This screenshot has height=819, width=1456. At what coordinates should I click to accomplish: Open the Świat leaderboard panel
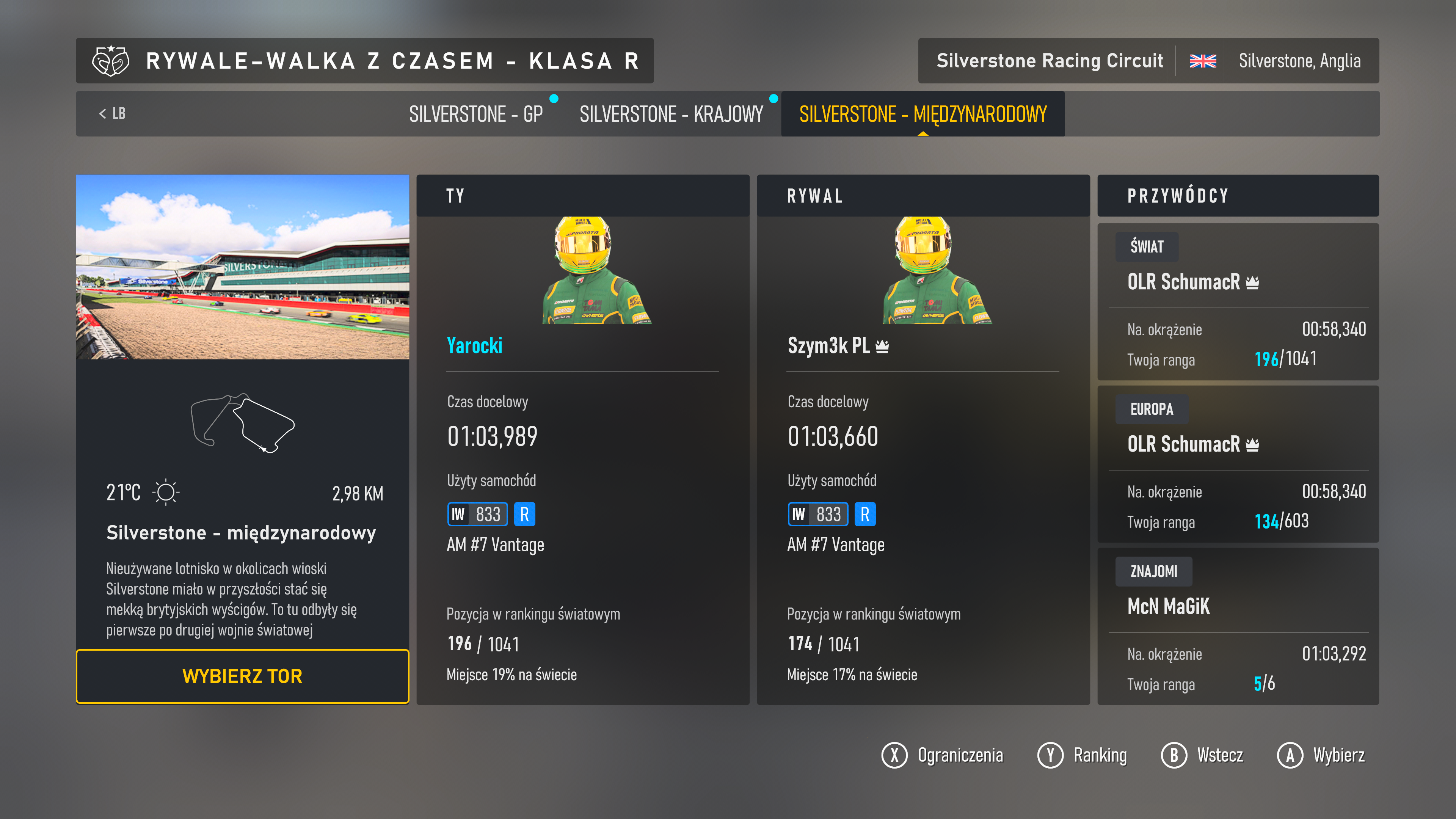pyautogui.click(x=1238, y=301)
